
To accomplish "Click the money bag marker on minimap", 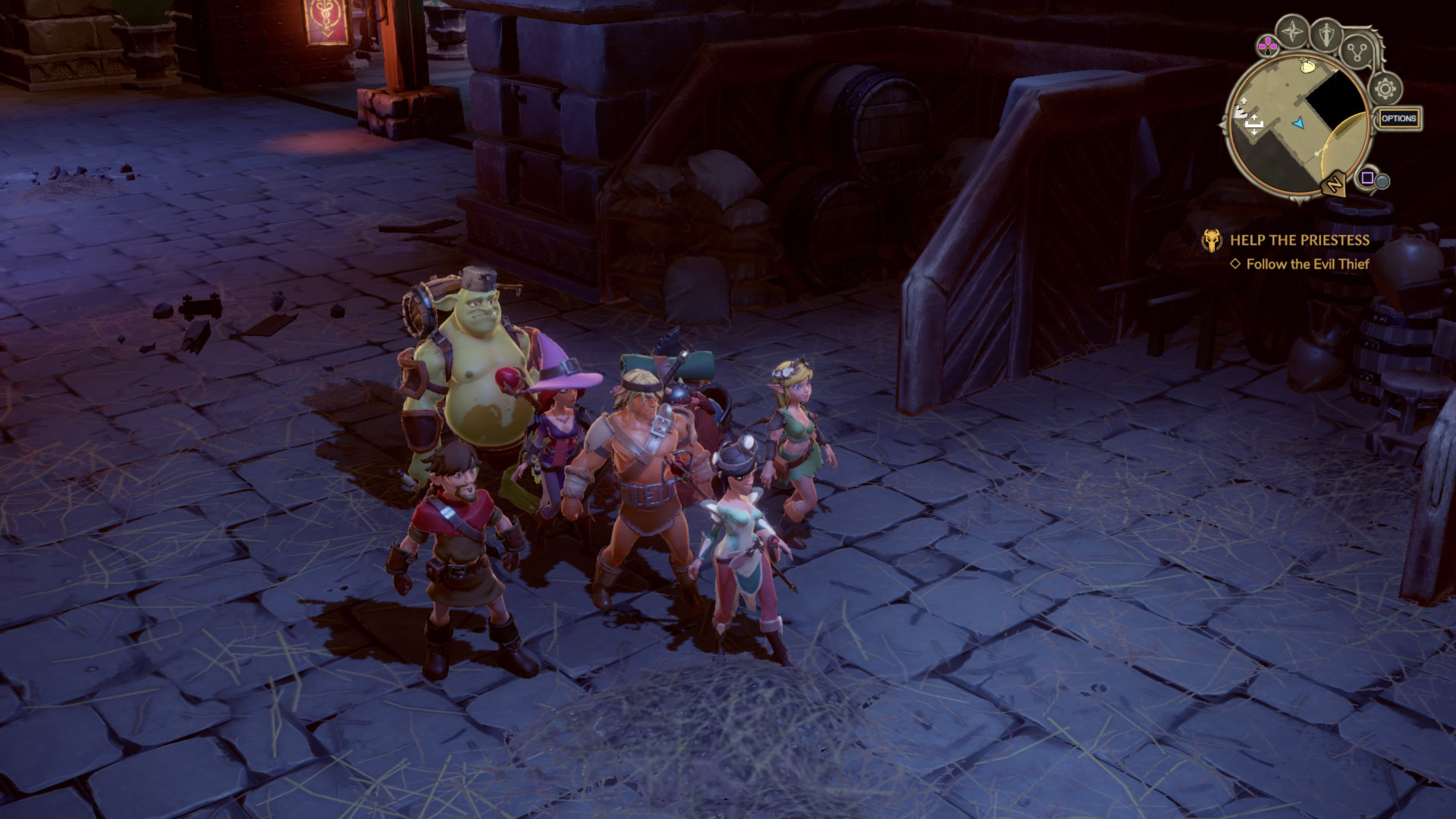I will pyautogui.click(x=1306, y=67).
